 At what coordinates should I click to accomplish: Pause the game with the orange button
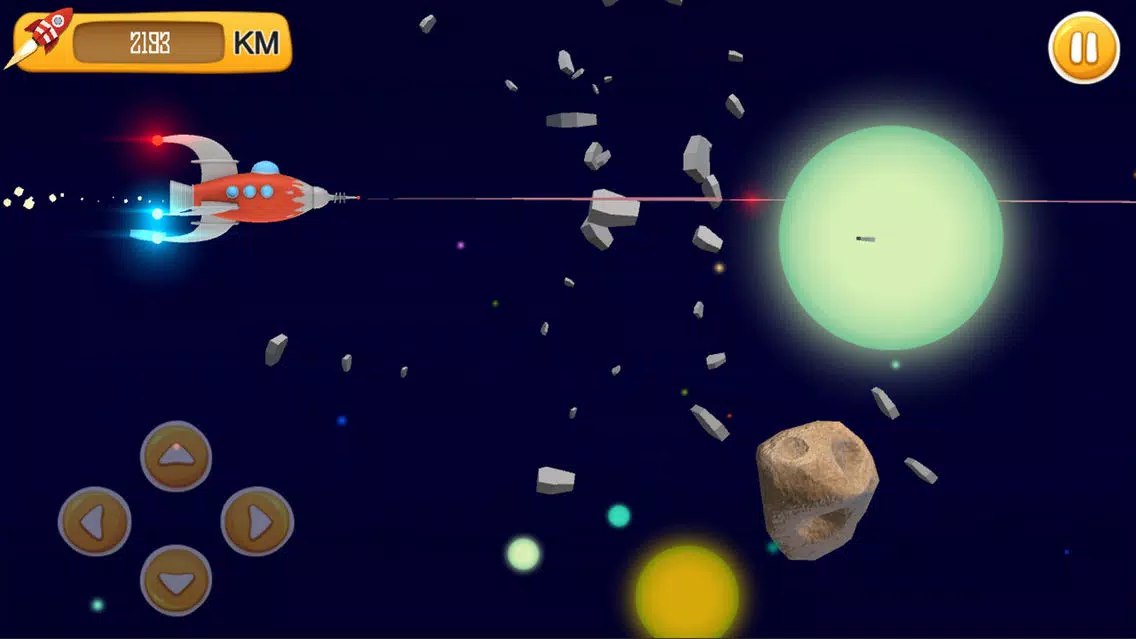[1084, 47]
